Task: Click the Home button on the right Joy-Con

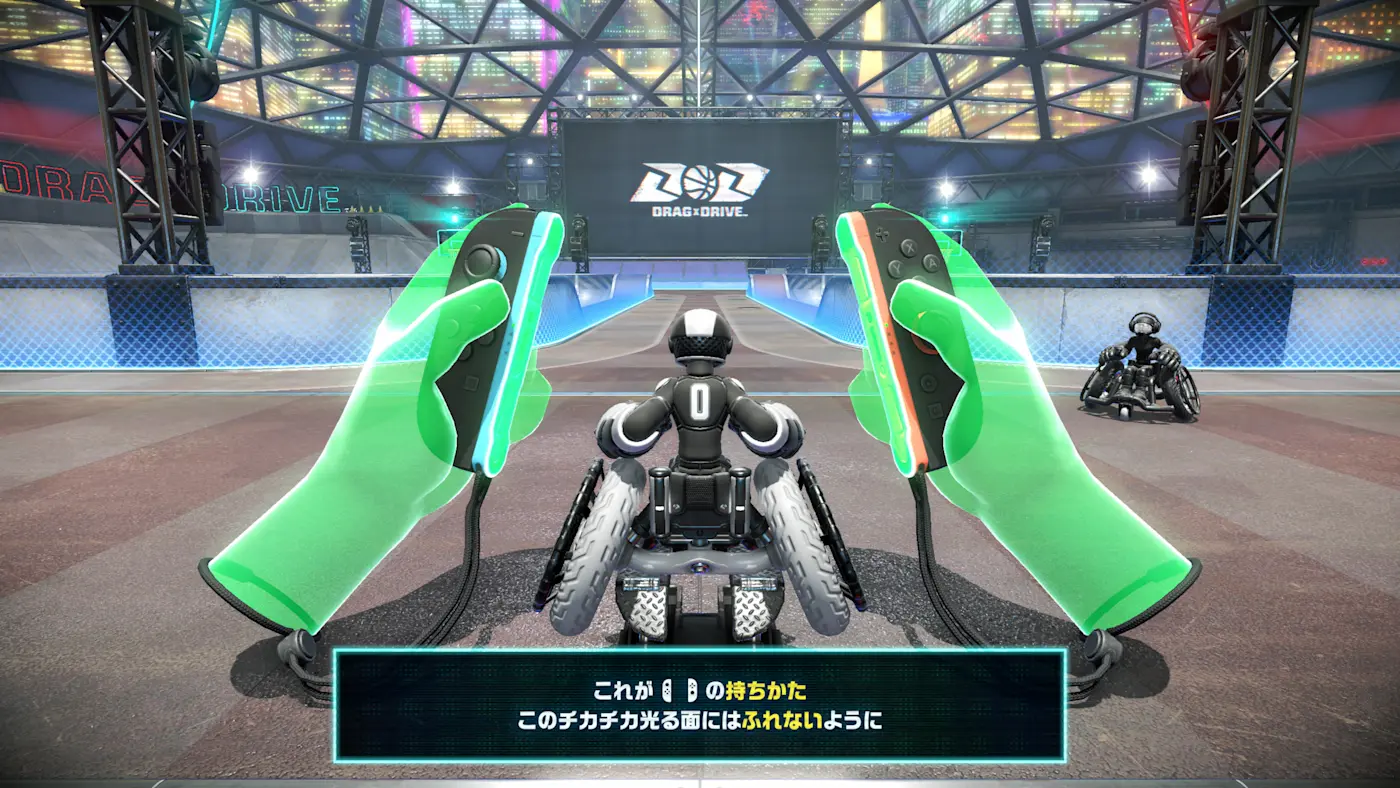Action: (x=927, y=381)
